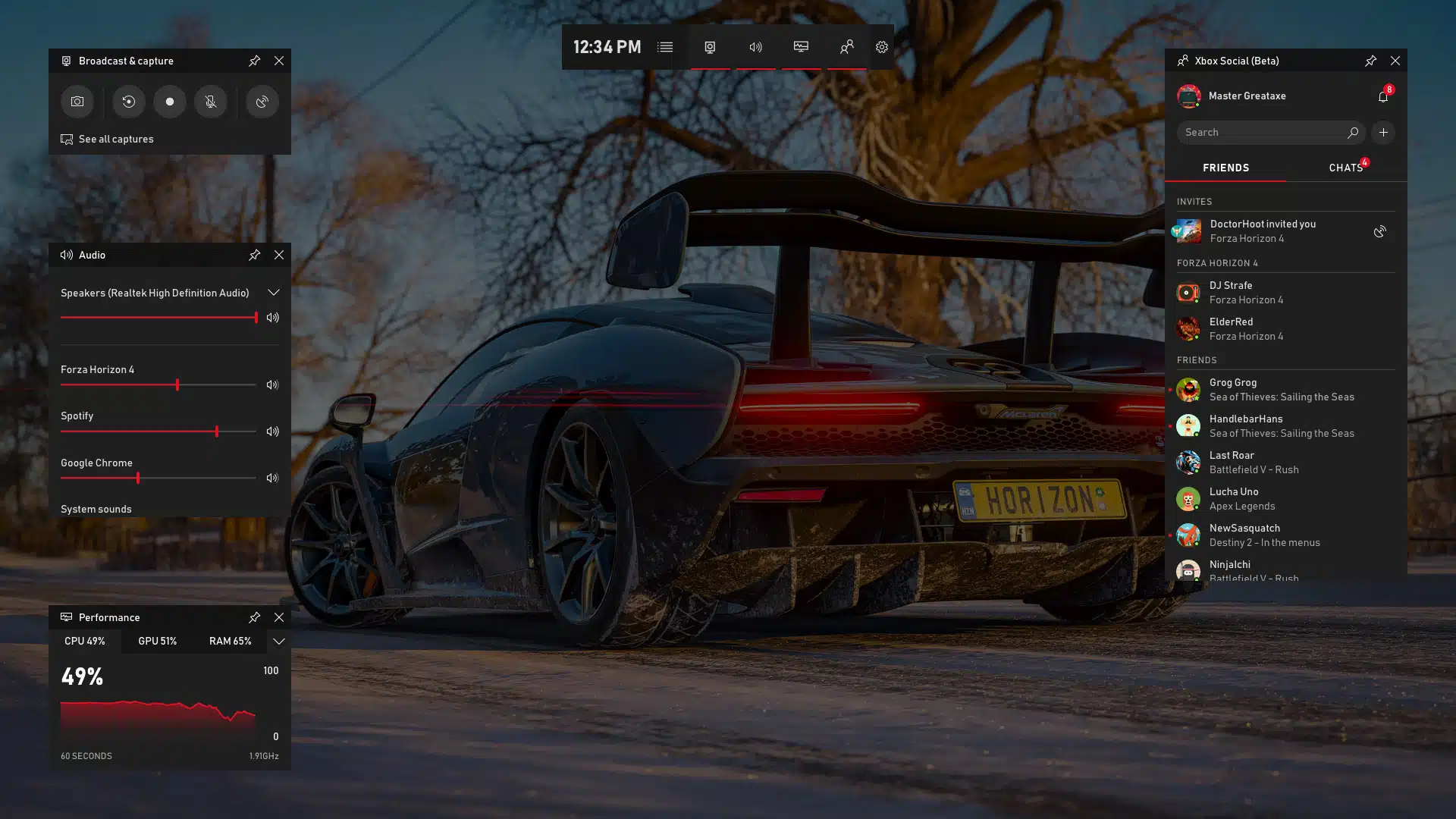Add a friend in Xbox Social

[1383, 132]
